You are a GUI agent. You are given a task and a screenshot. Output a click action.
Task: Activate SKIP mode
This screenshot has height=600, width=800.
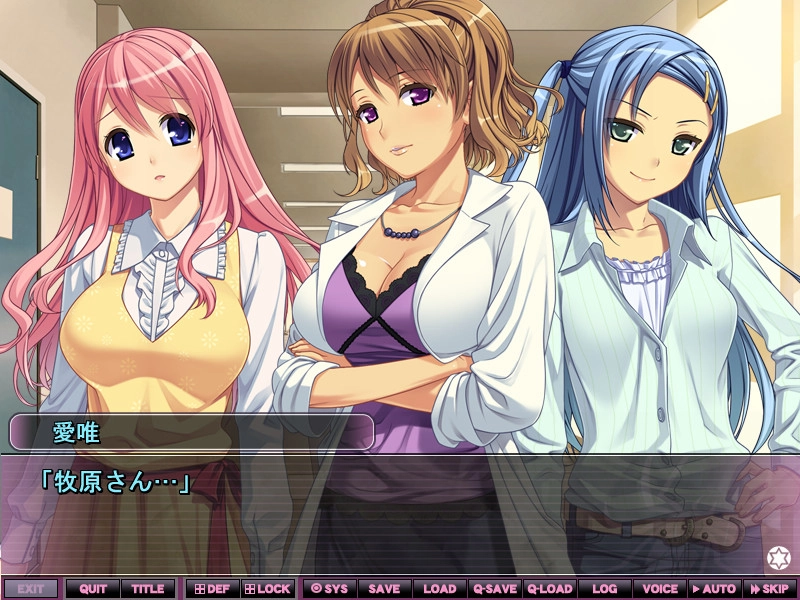(769, 589)
